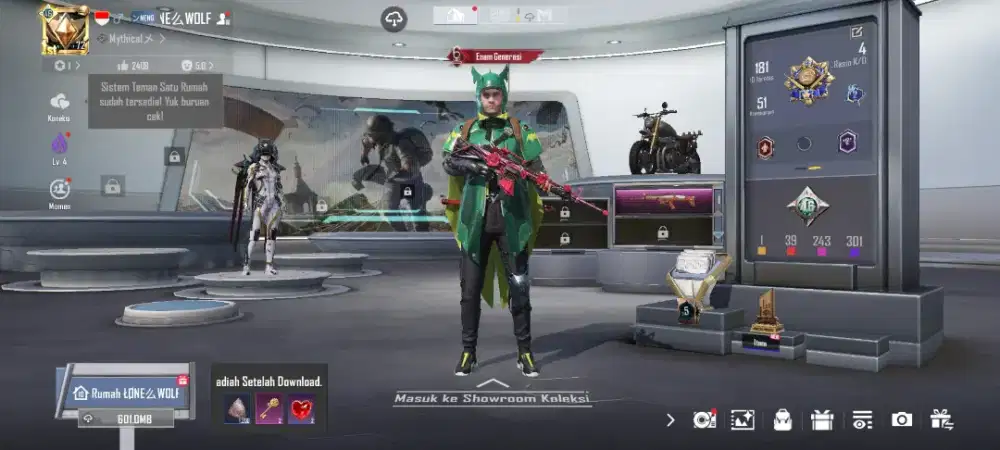This screenshot has width=1000, height=450.
Task: Start the 601.0MB resource download
Action: click(x=126, y=419)
